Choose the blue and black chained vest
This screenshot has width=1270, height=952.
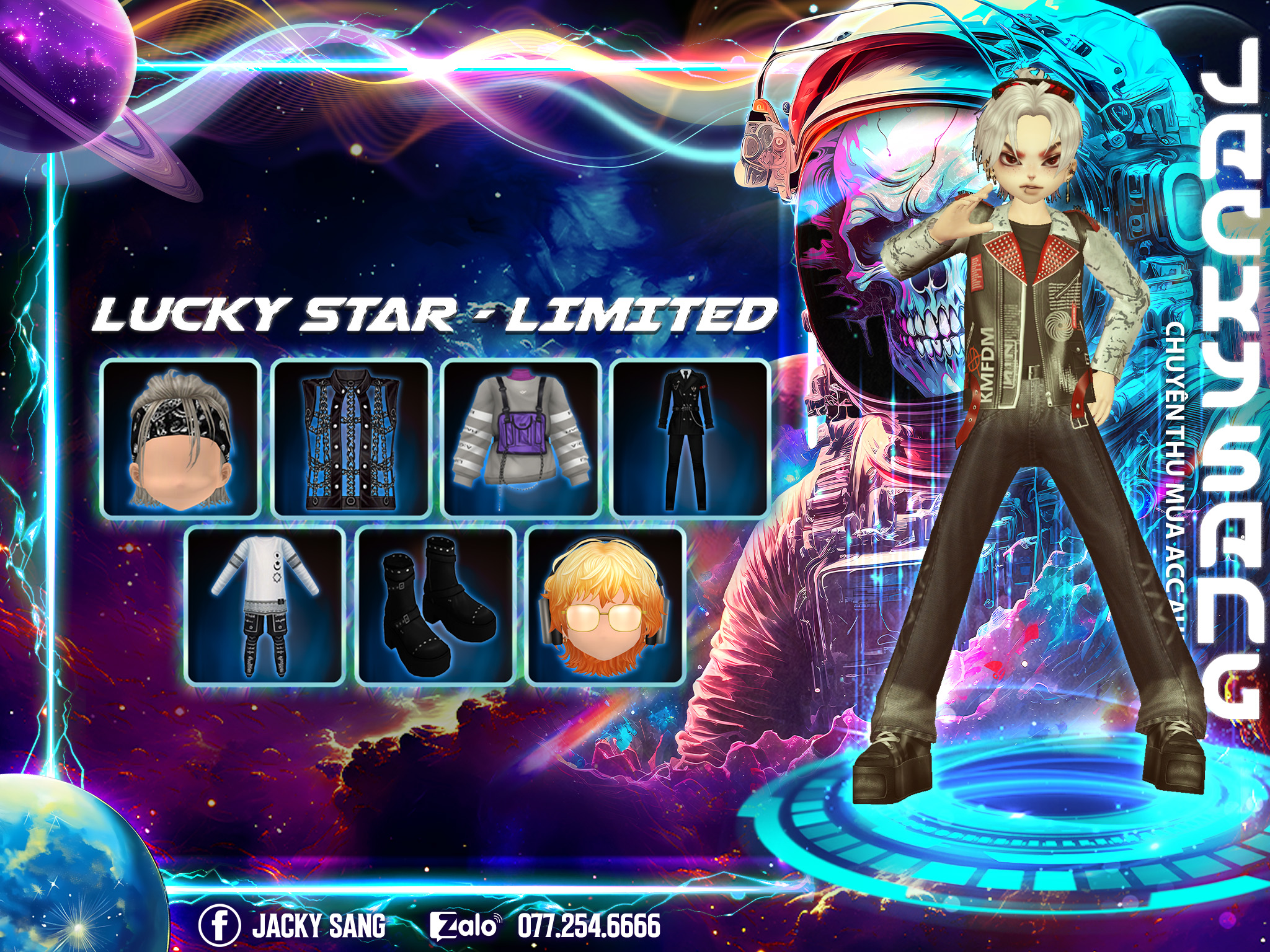(352, 439)
